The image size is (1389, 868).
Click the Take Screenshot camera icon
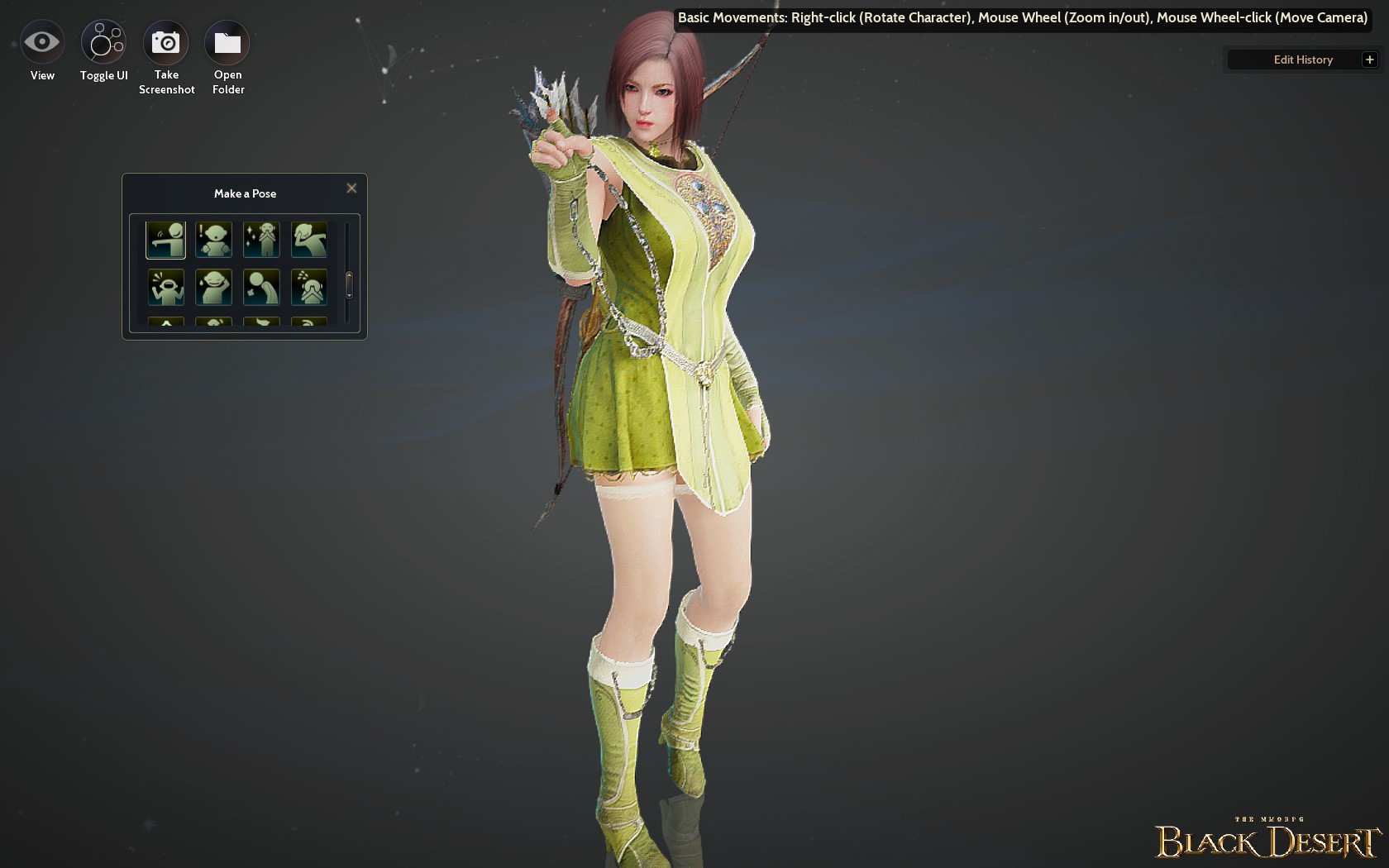166,41
